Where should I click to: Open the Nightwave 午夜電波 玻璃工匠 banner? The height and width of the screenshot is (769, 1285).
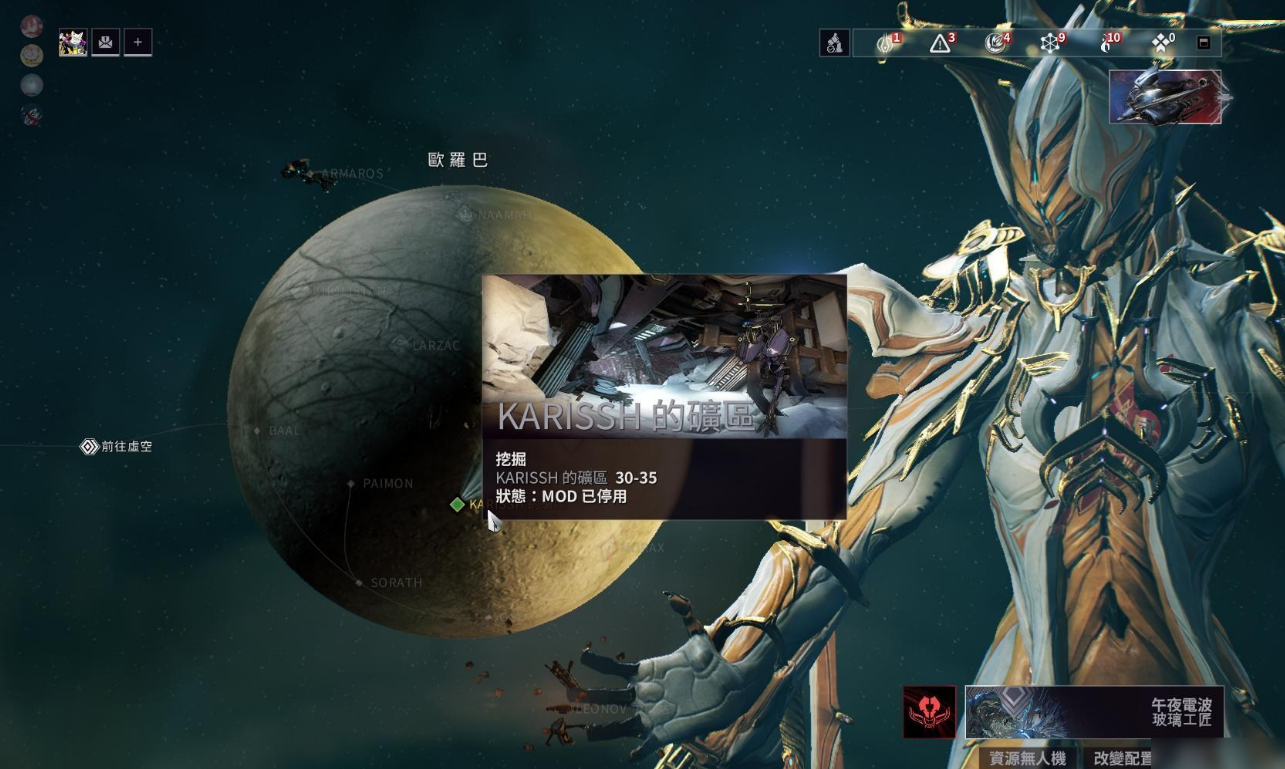pyautogui.click(x=1094, y=712)
